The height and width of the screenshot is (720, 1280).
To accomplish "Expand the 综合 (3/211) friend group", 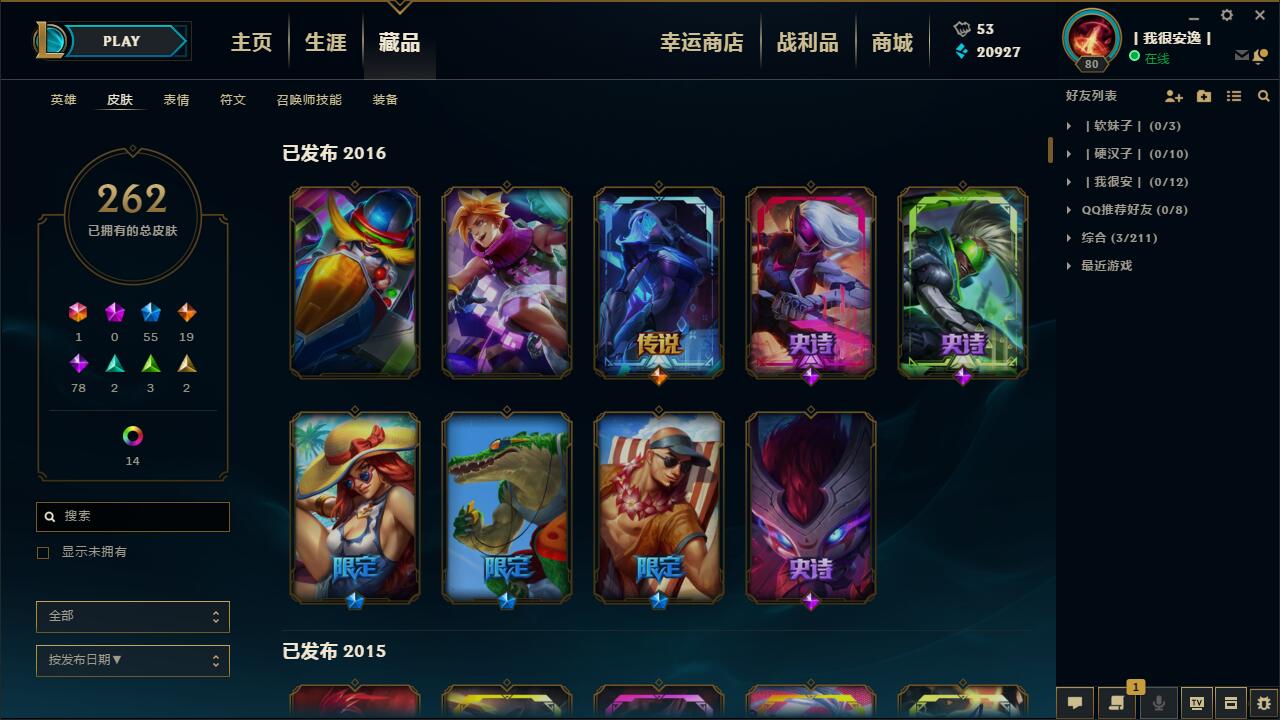I will click(1113, 238).
